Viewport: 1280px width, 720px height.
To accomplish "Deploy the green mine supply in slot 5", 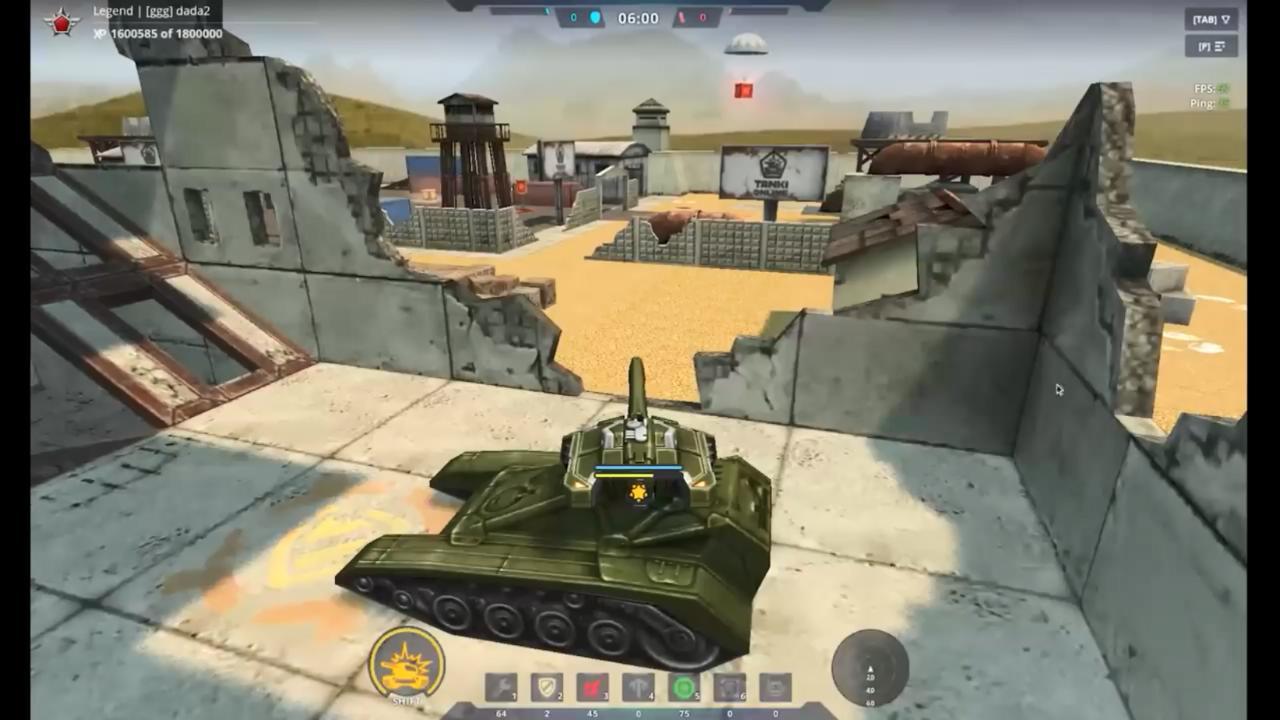I will point(684,688).
